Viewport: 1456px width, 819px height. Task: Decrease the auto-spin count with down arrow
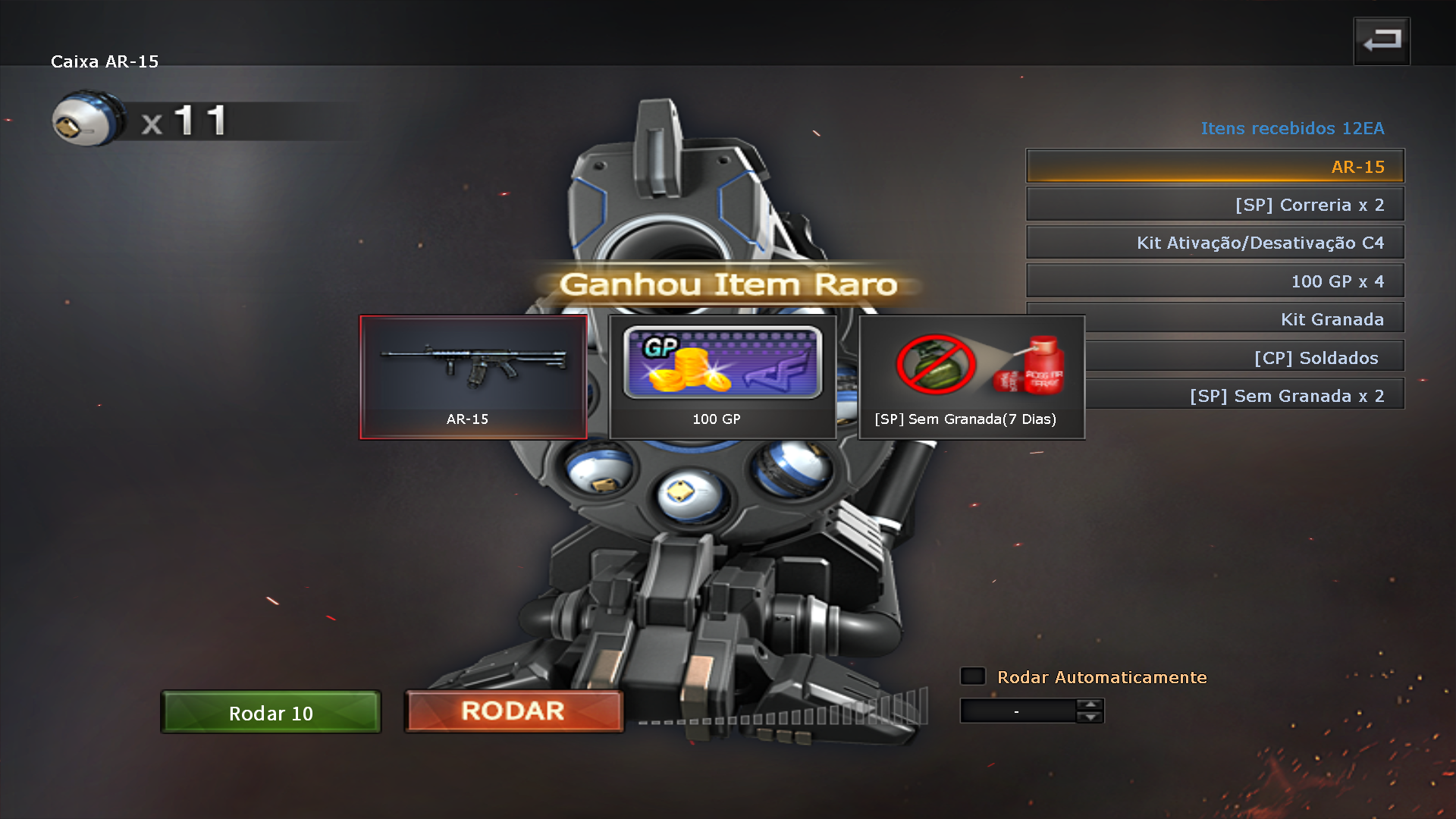(1090, 717)
